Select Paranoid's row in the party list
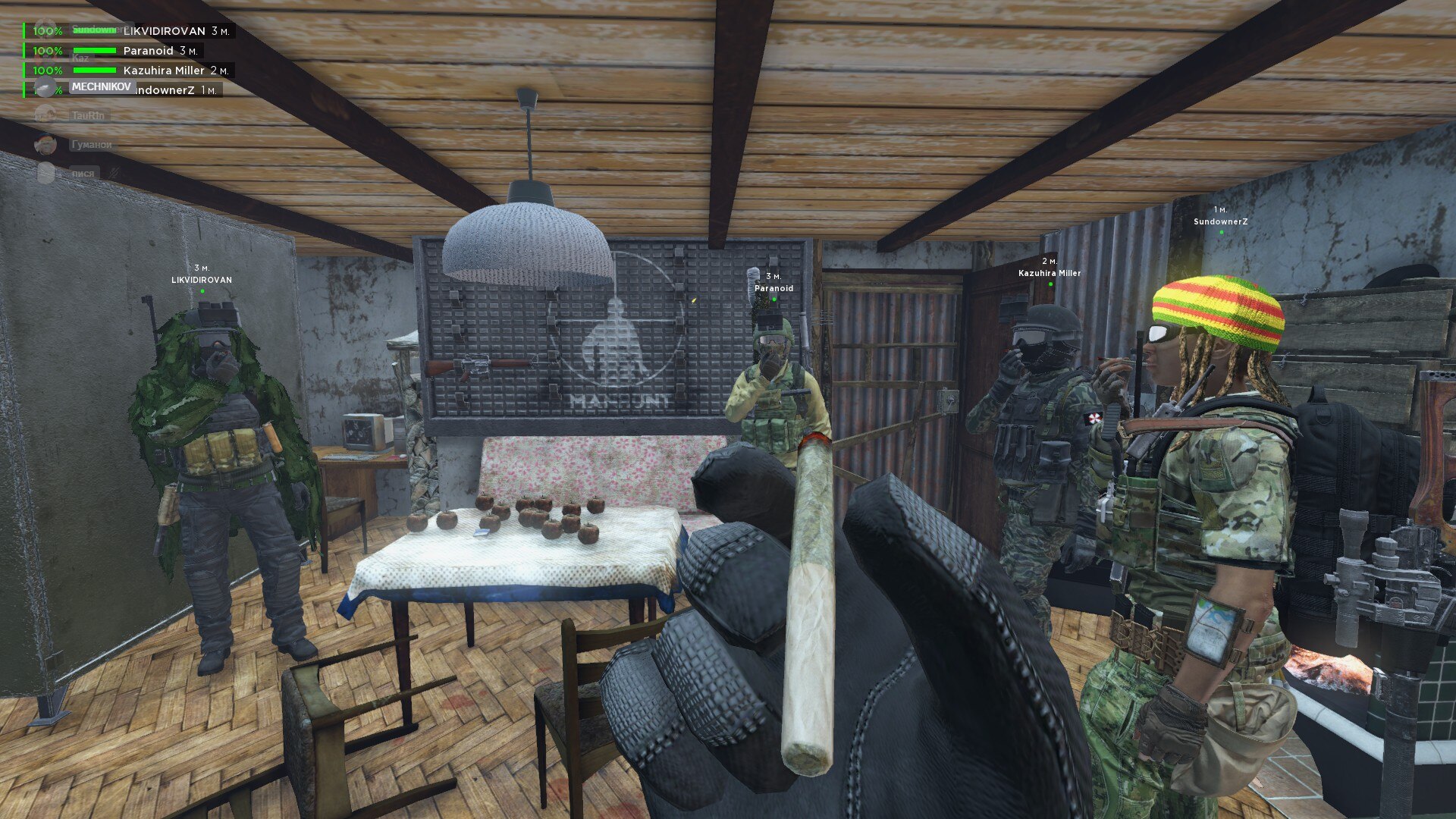Image resolution: width=1456 pixels, height=819 pixels. point(149,51)
